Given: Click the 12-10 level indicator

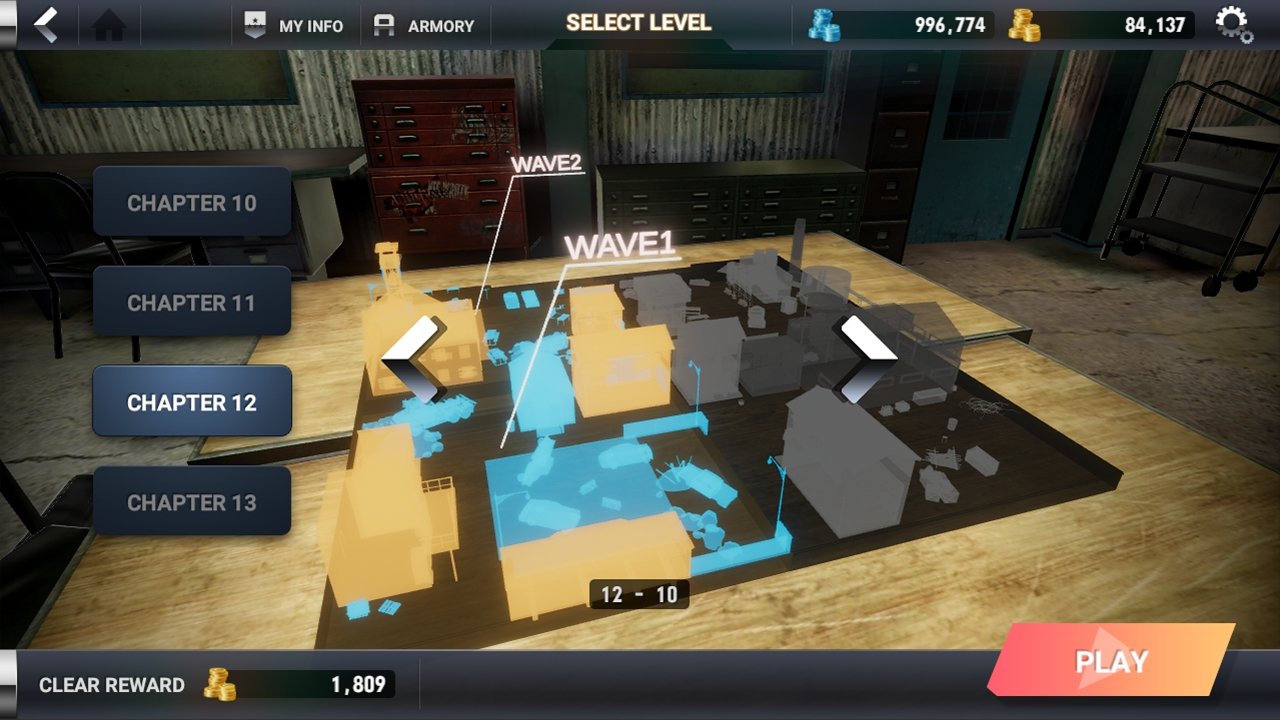Looking at the screenshot, I should pos(641,594).
